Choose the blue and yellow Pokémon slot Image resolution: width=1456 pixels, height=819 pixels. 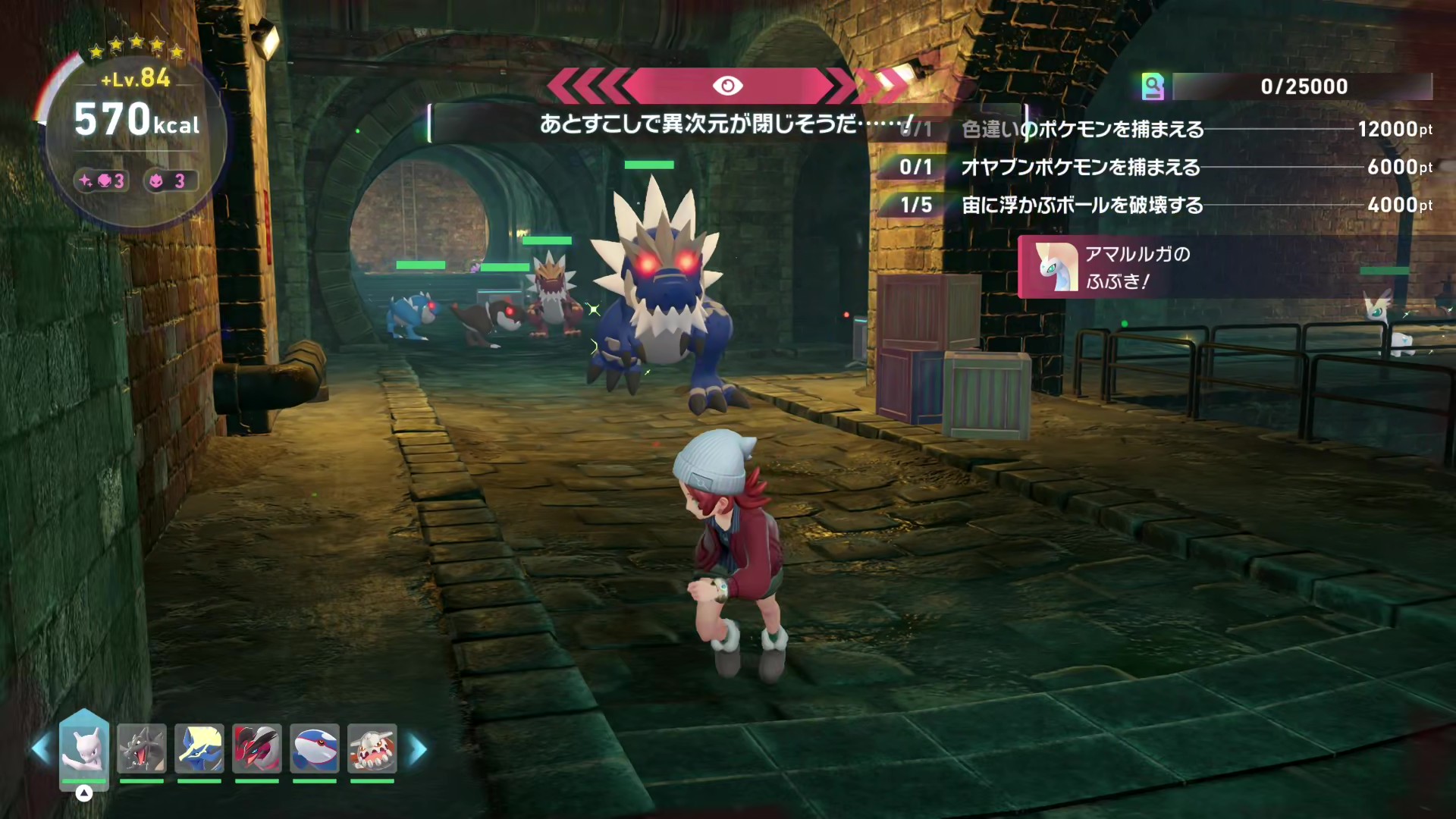[x=199, y=748]
